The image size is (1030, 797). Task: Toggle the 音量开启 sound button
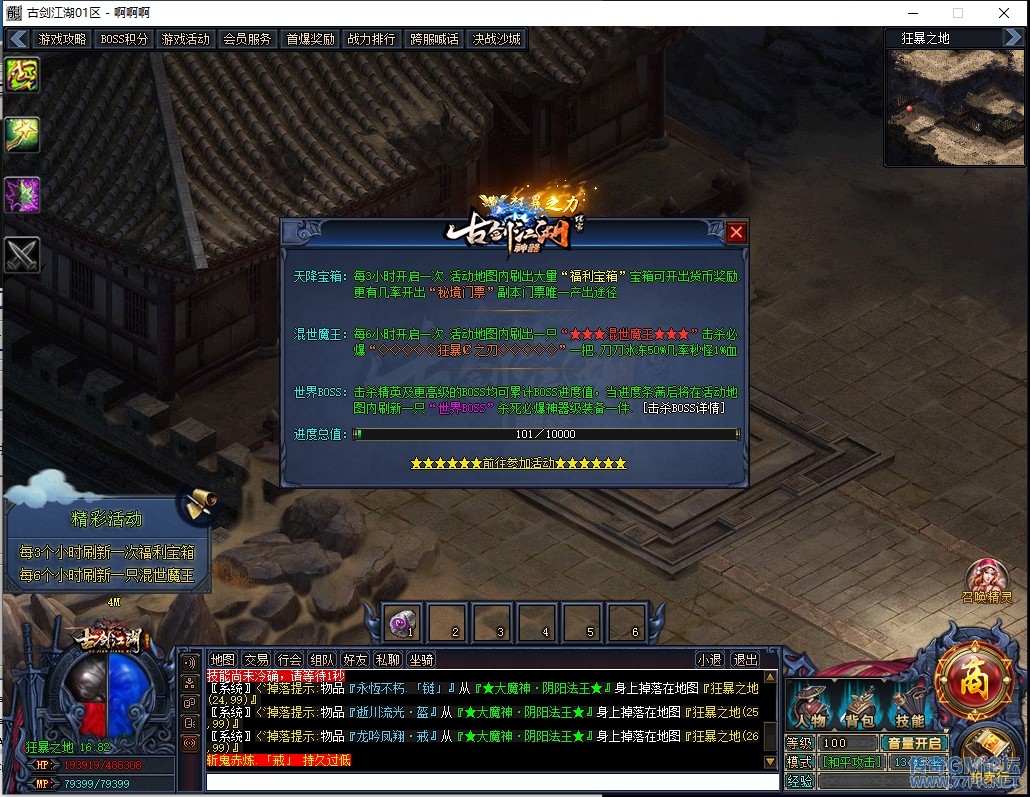pos(913,743)
